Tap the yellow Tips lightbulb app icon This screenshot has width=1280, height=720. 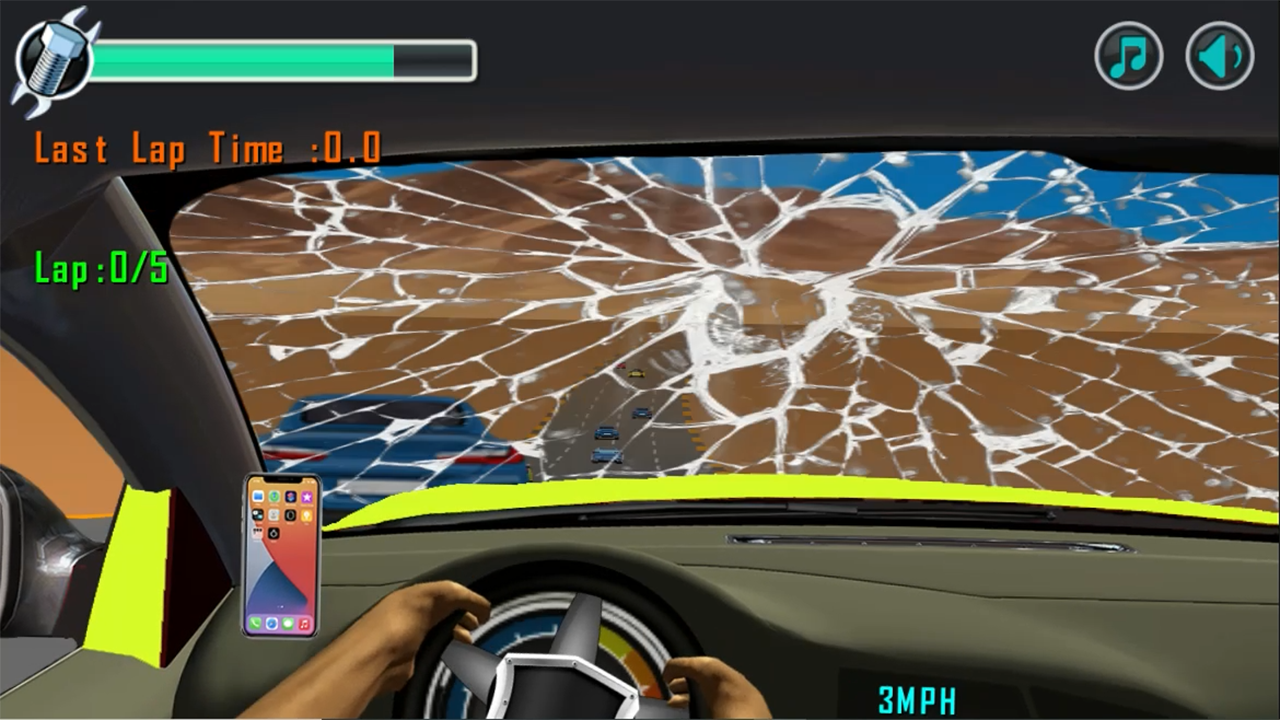pyautogui.click(x=306, y=515)
